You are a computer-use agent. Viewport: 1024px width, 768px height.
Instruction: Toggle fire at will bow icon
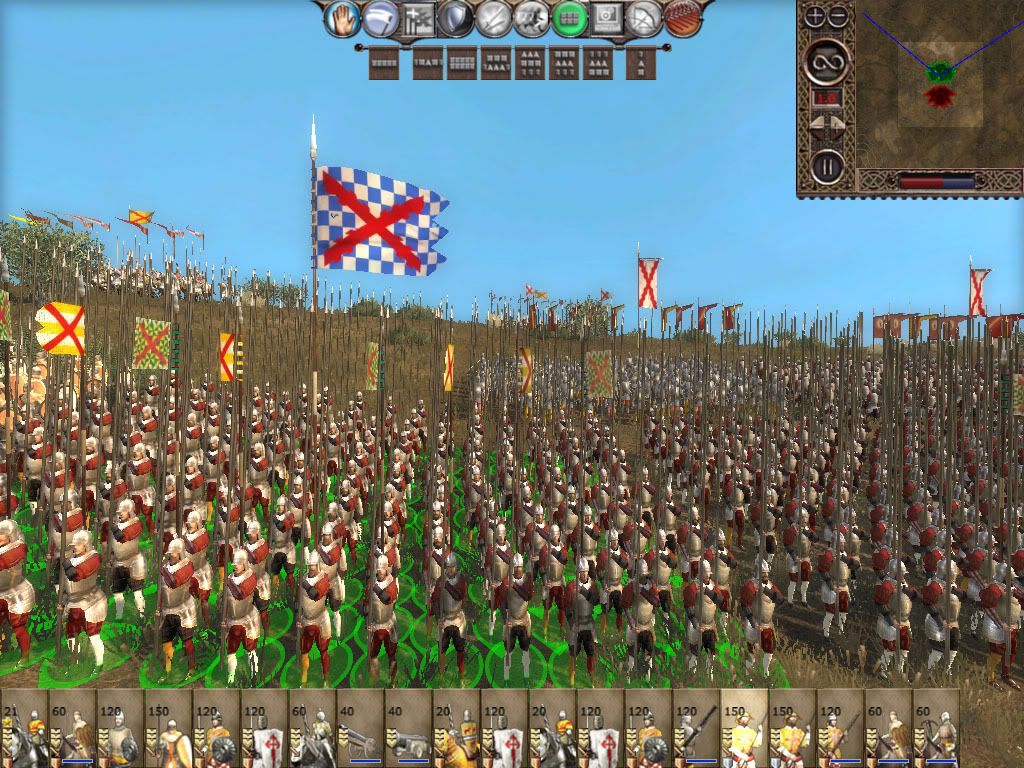pyautogui.click(x=645, y=18)
